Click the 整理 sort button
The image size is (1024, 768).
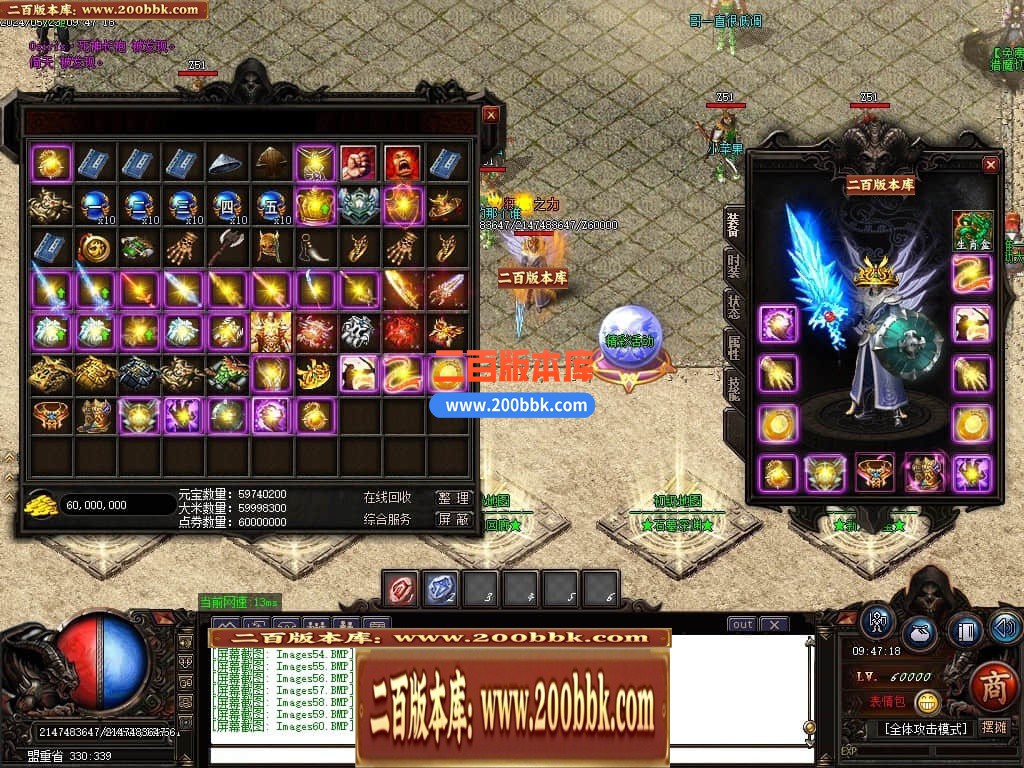click(453, 498)
